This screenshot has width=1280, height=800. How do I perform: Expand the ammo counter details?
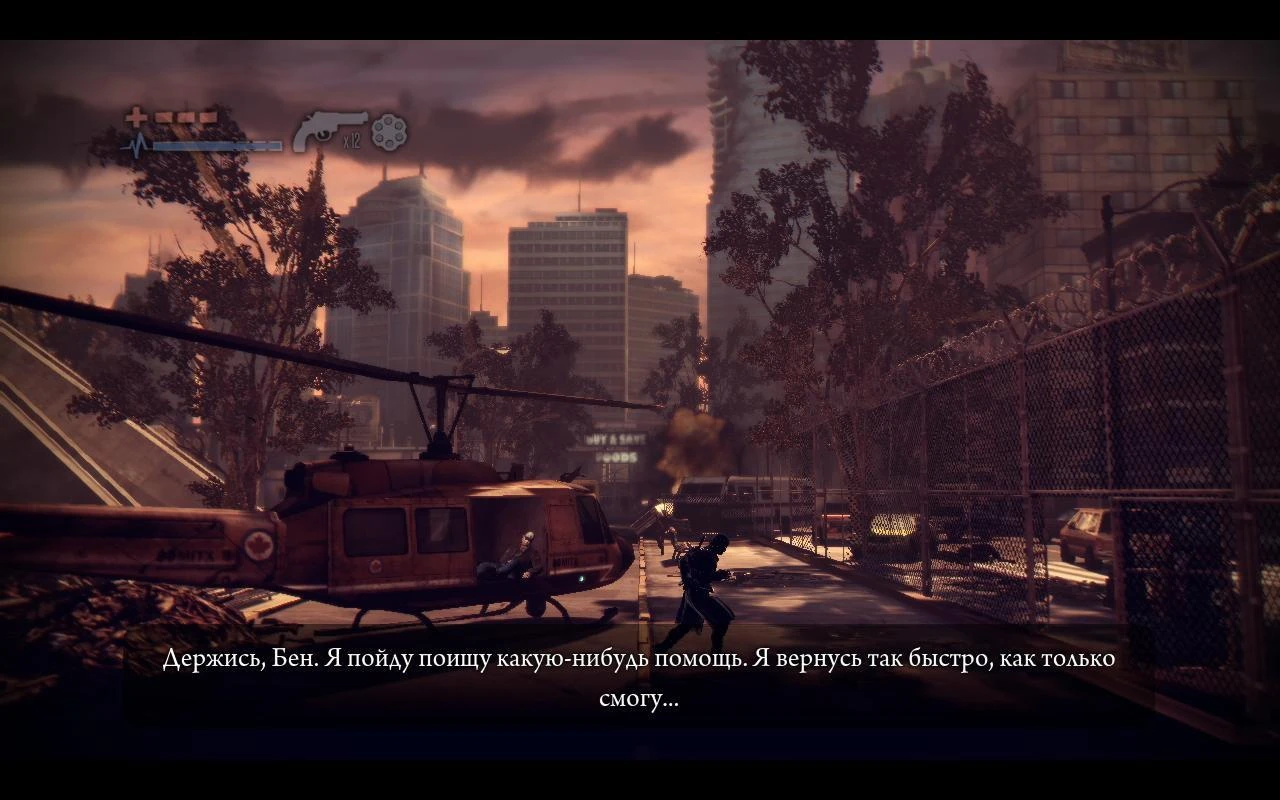[352, 142]
